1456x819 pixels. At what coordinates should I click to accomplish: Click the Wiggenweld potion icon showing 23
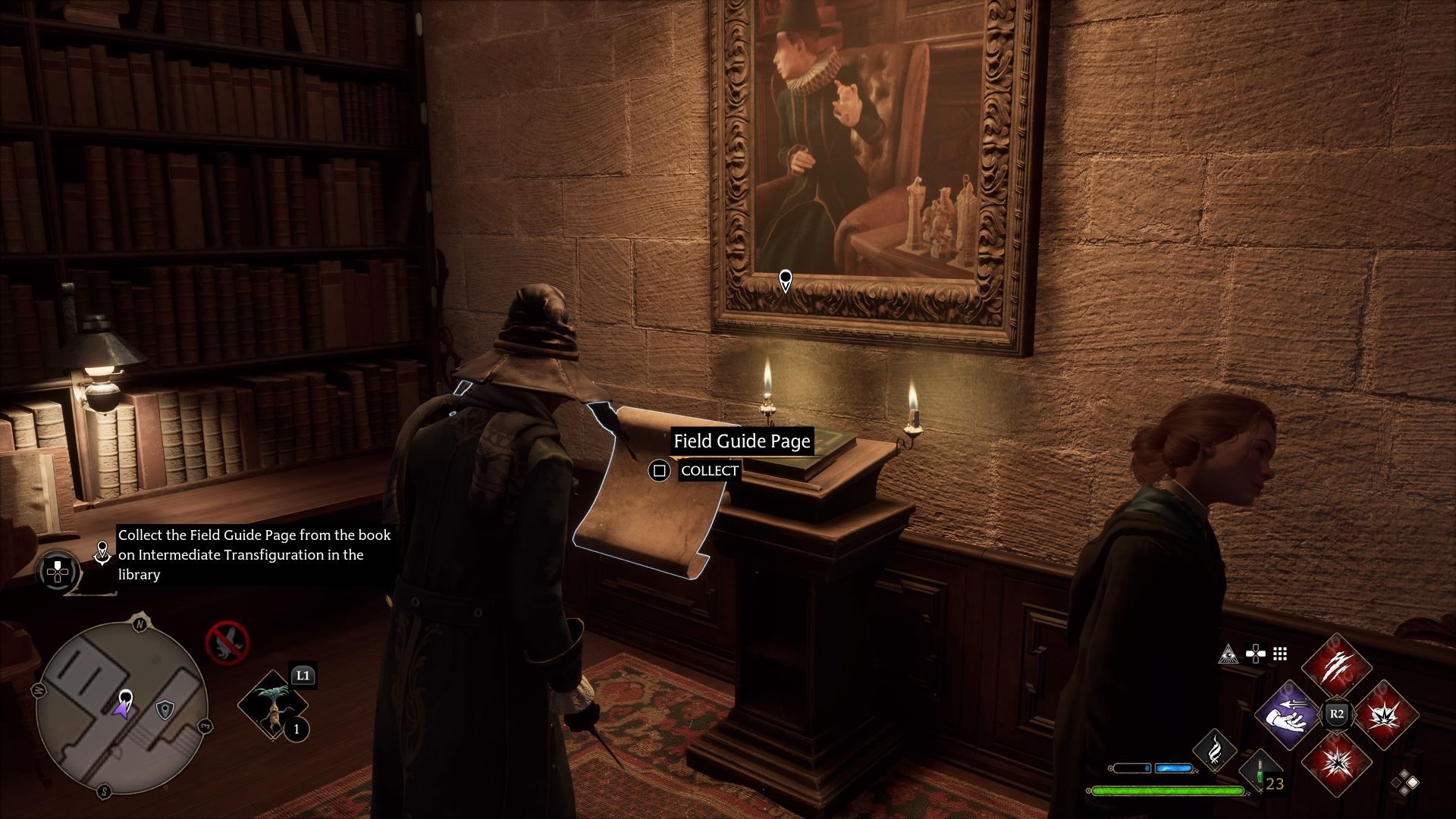click(x=1260, y=774)
